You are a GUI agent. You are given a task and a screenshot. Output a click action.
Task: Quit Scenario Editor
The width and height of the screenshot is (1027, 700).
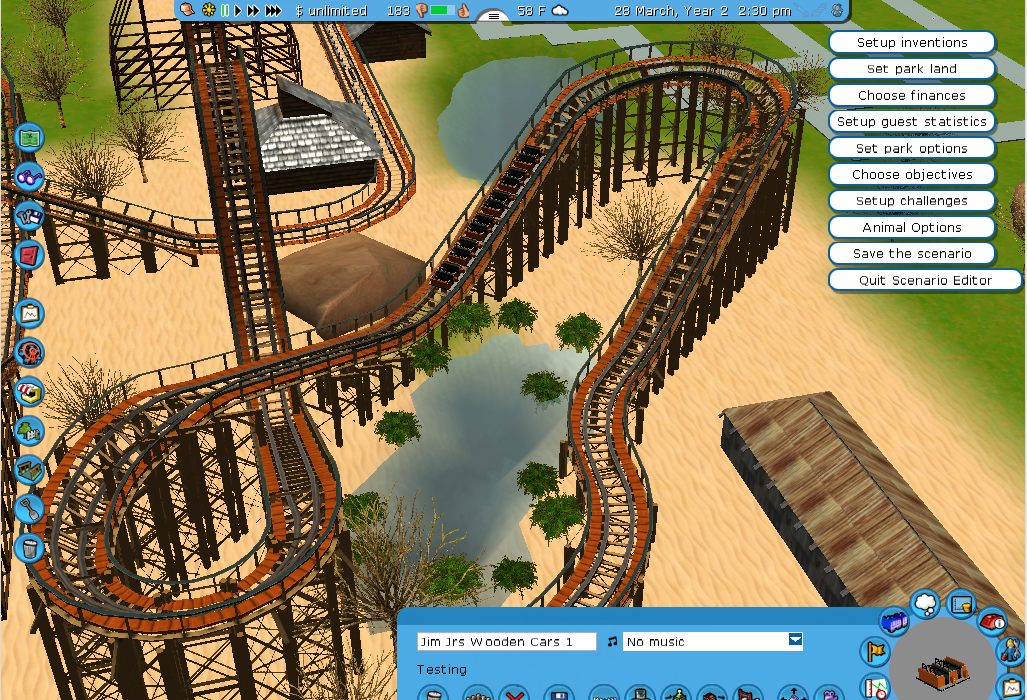tap(924, 281)
